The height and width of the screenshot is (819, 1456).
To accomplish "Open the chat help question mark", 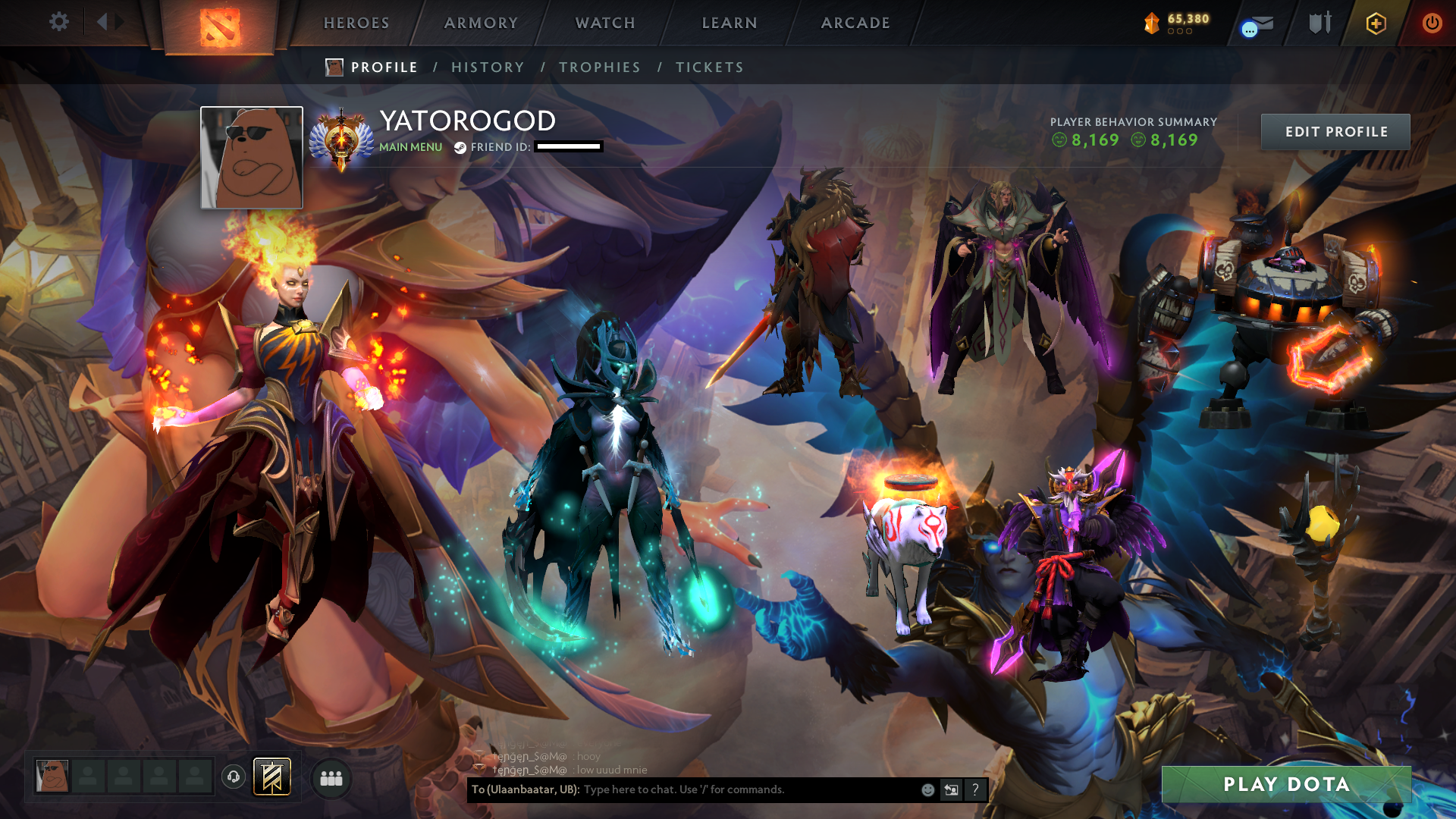I will tap(975, 790).
